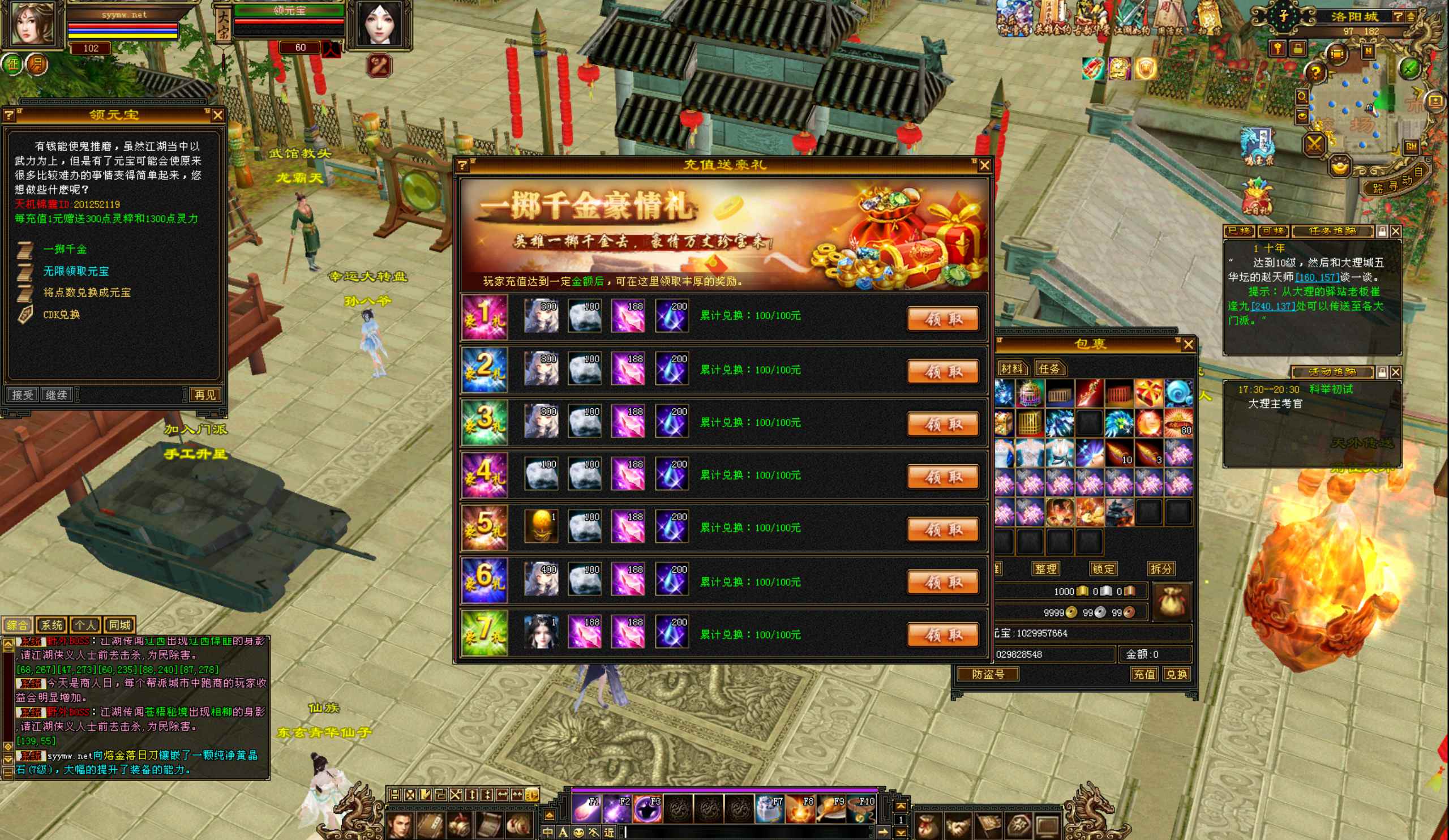The height and width of the screenshot is (840, 1449).
Task: Click the 再见 goodbye button
Action: [205, 395]
